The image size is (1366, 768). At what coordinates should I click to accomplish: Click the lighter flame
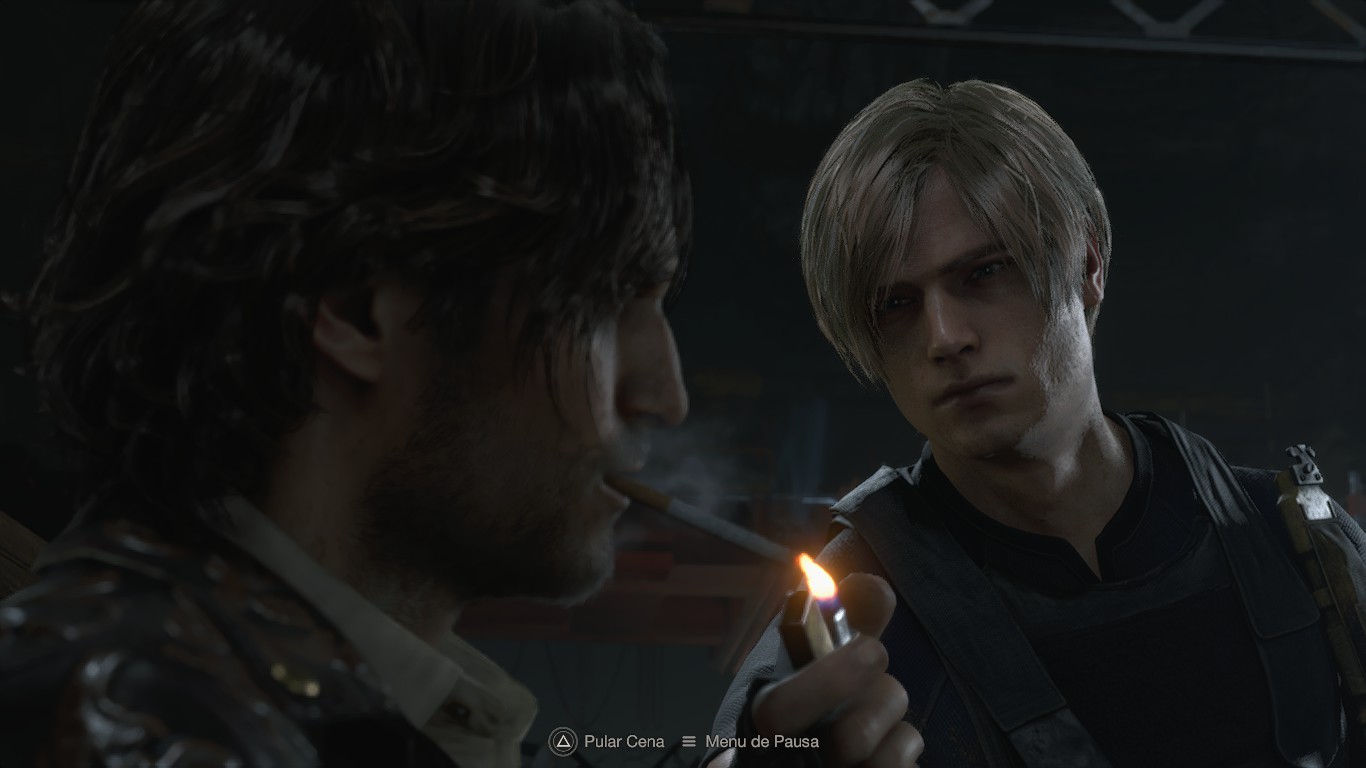point(817,580)
